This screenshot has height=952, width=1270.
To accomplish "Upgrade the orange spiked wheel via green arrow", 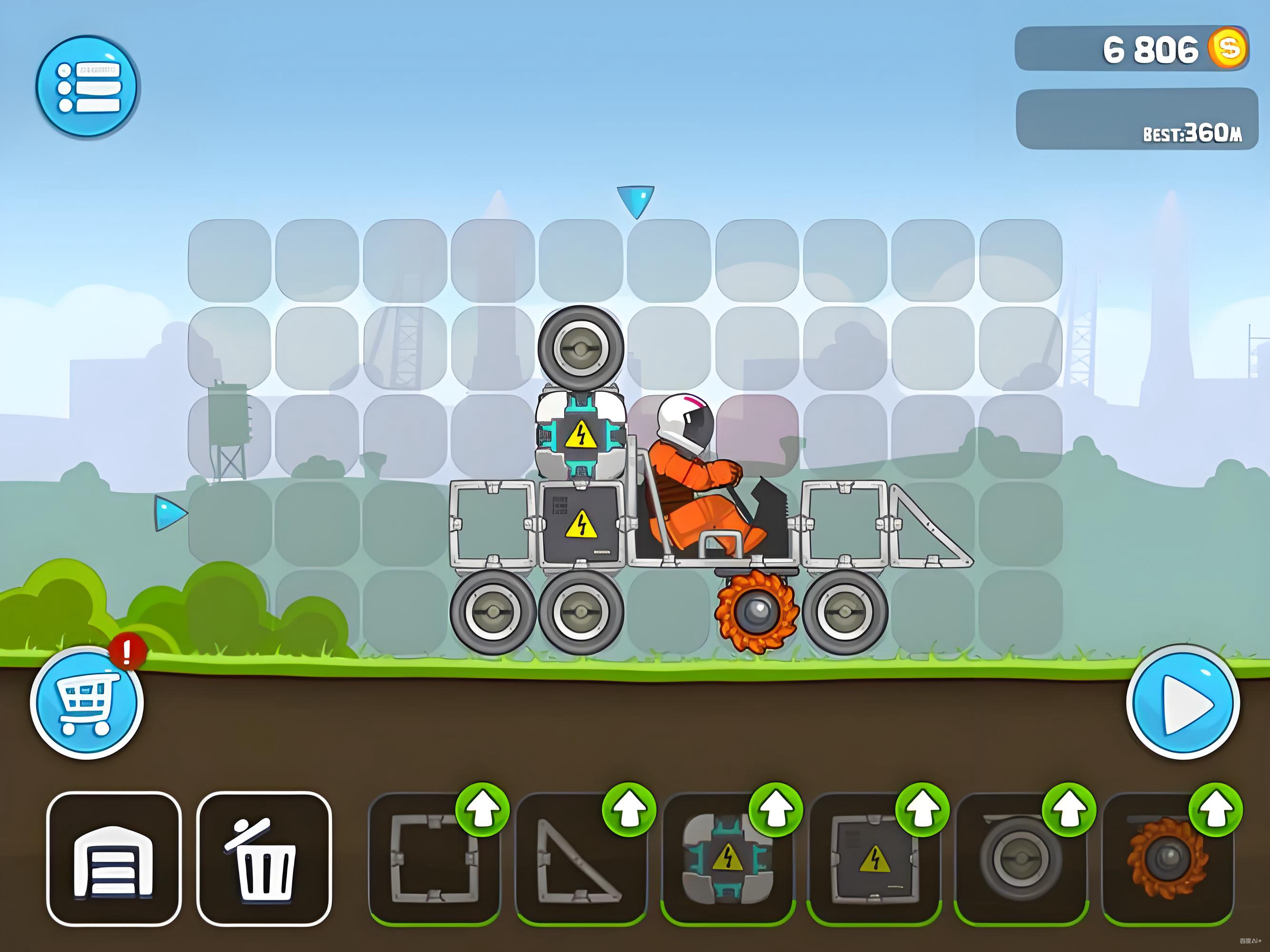I will 1216,810.
